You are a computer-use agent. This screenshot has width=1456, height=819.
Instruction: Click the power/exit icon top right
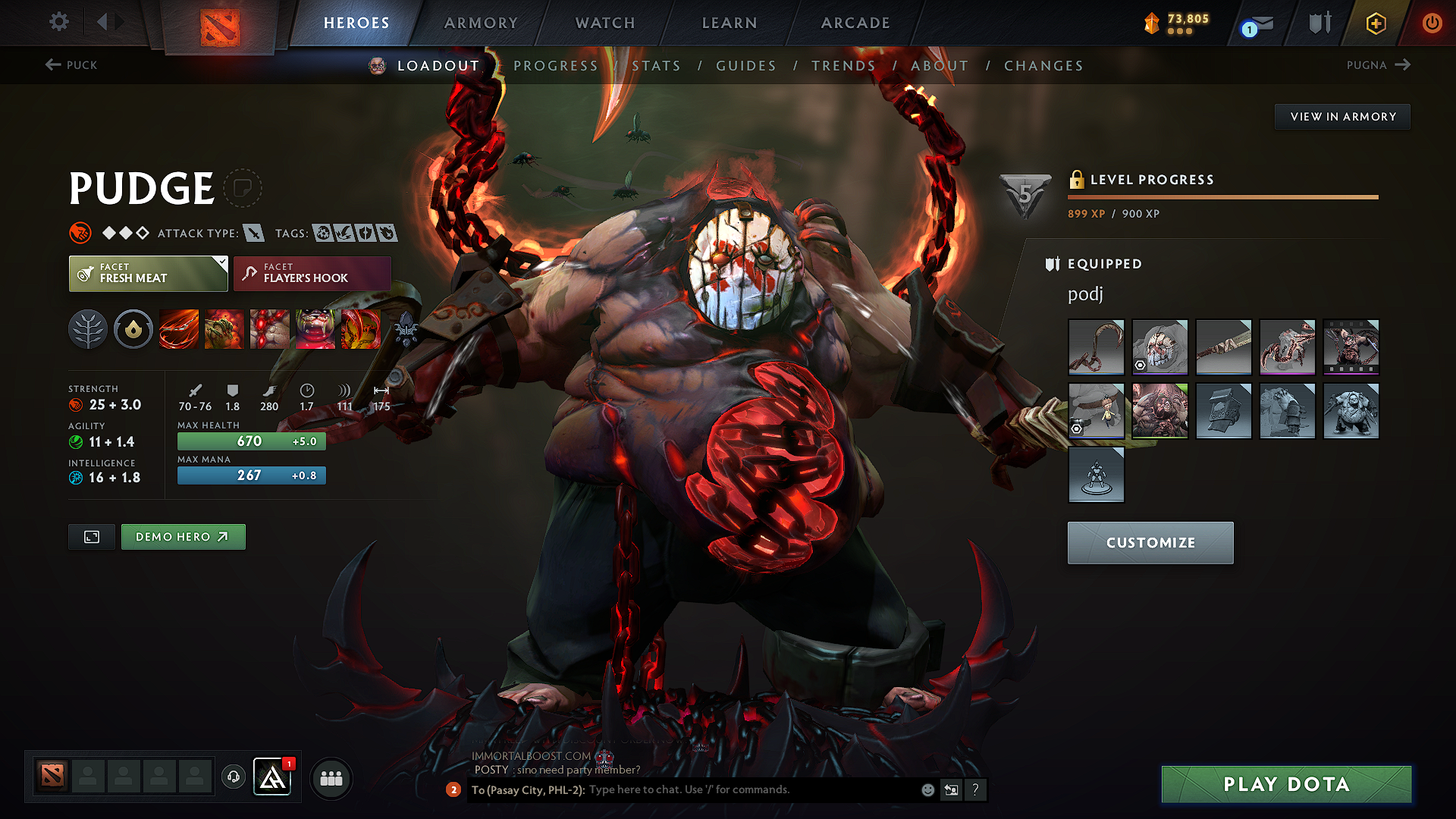click(x=1432, y=23)
